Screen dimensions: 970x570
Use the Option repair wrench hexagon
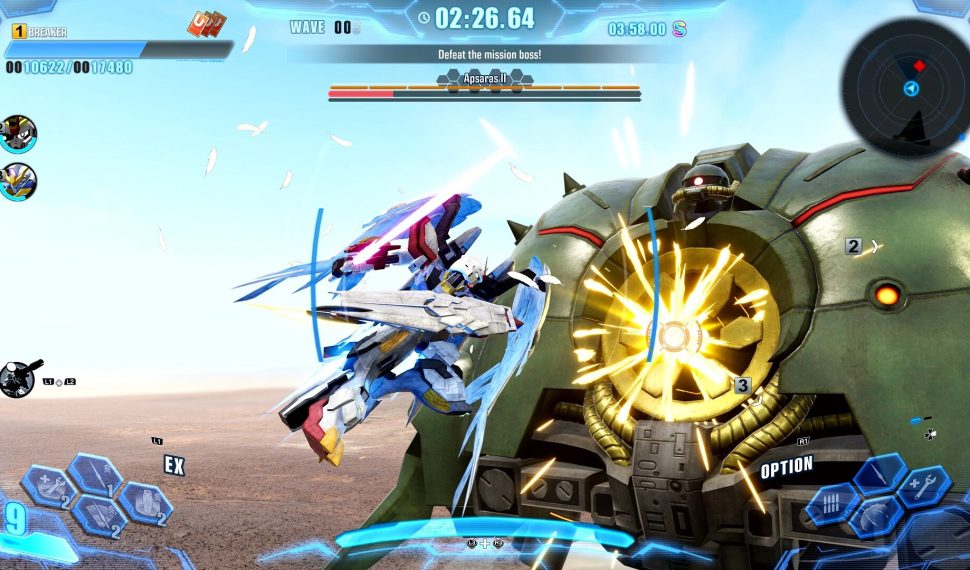click(x=924, y=487)
